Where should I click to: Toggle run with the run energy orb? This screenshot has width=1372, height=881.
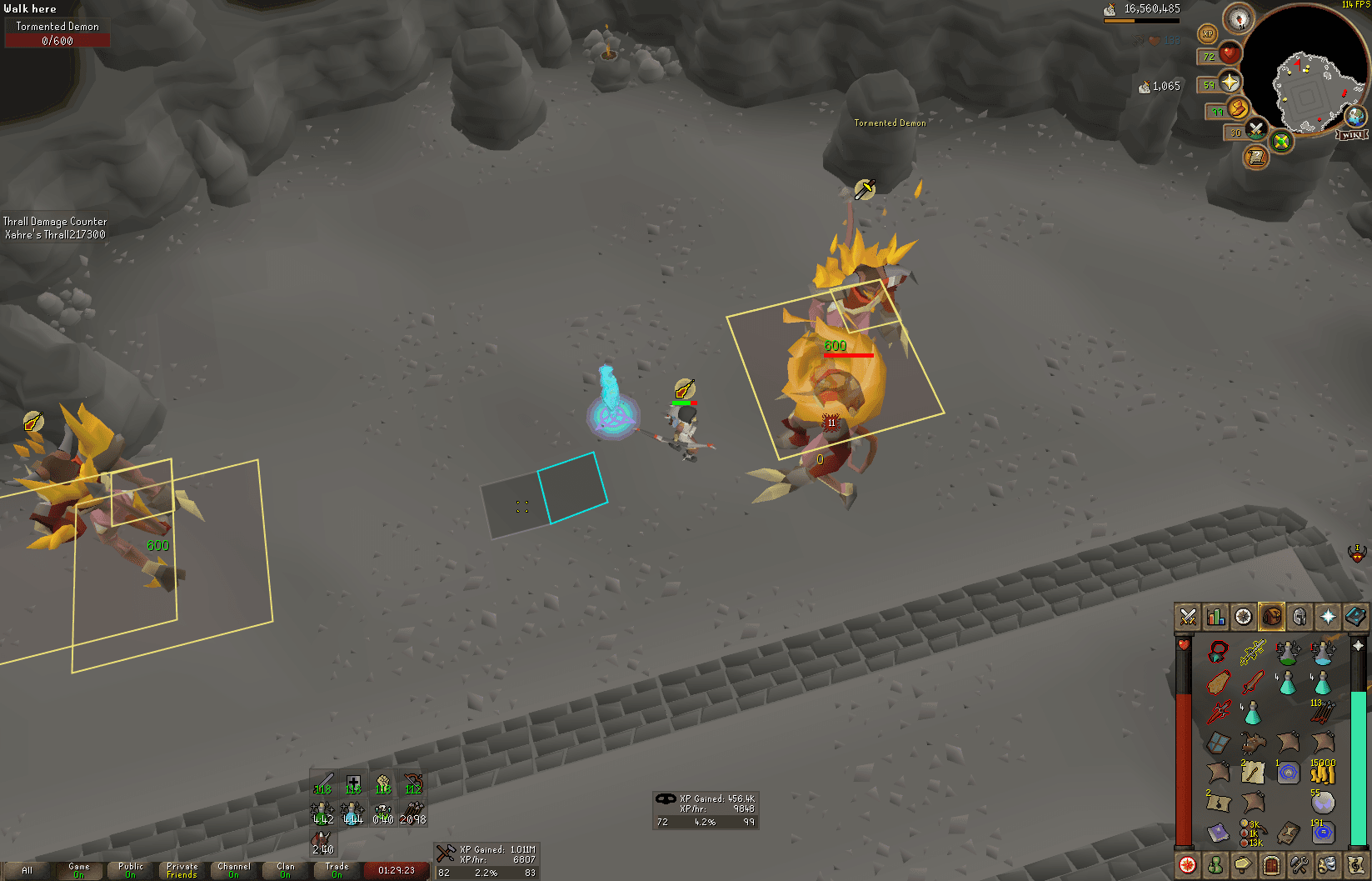1239,109
